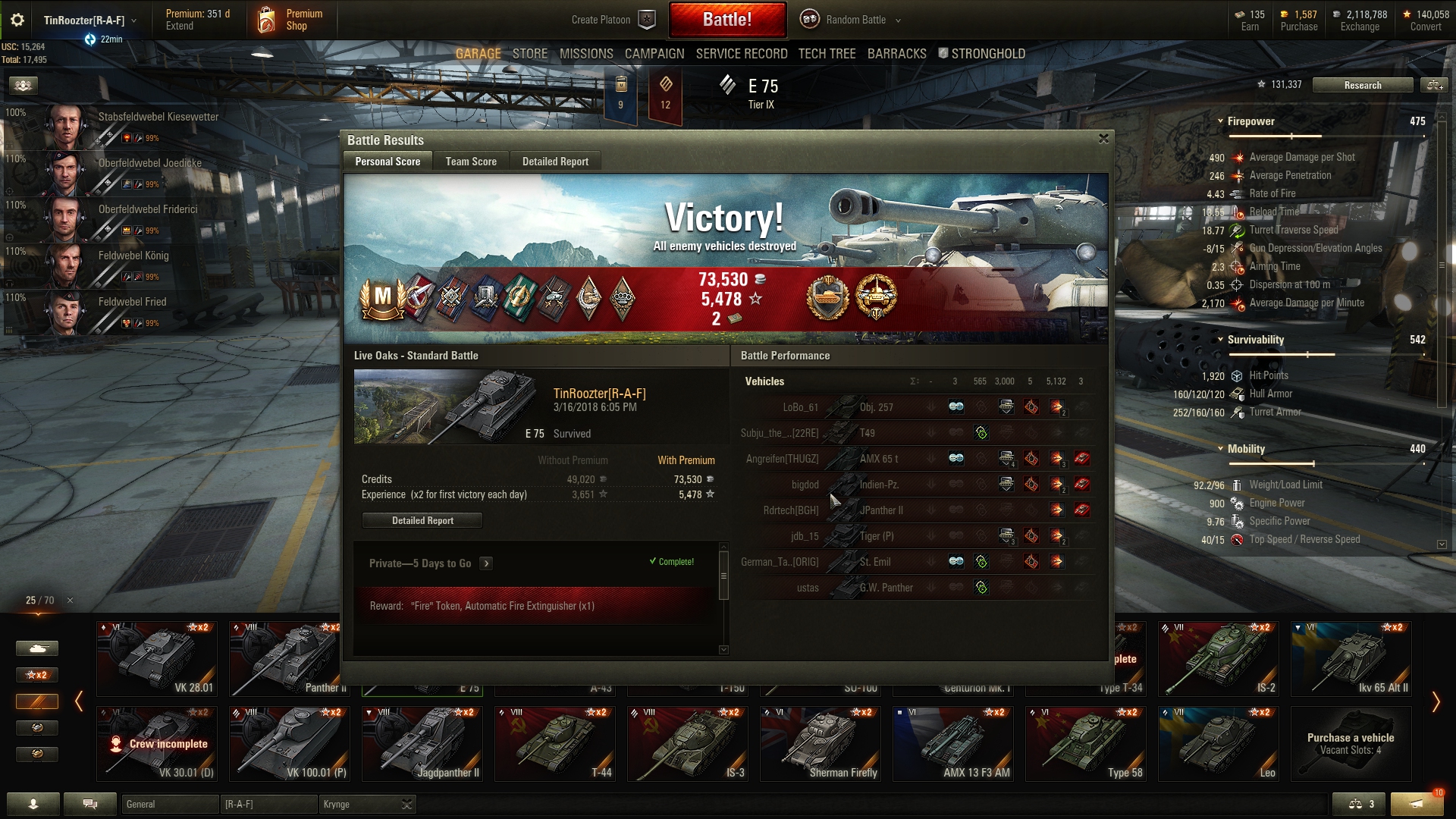
Task: Click the Detailed Report button under credits
Action: (x=422, y=521)
